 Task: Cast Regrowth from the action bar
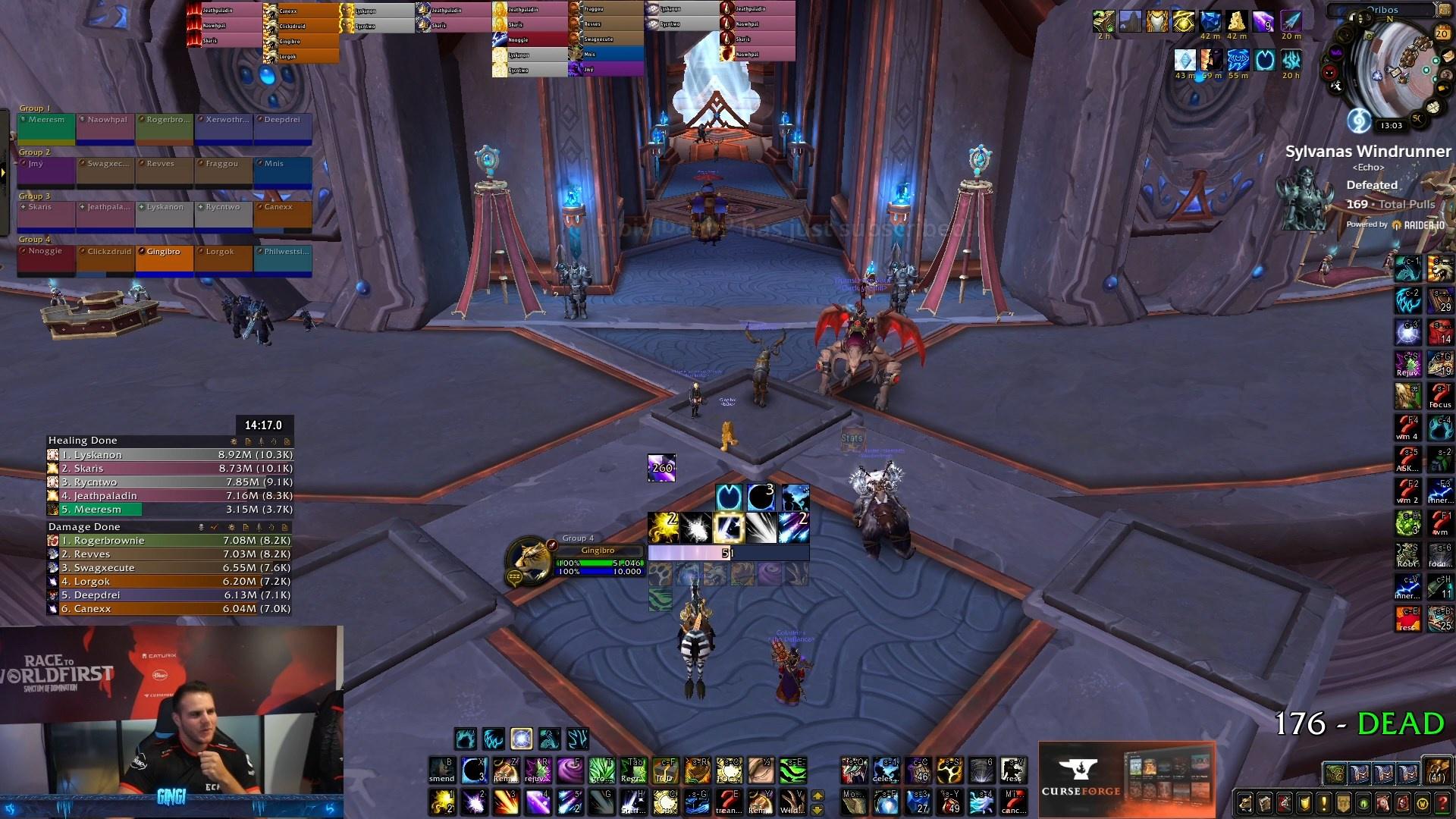click(632, 770)
